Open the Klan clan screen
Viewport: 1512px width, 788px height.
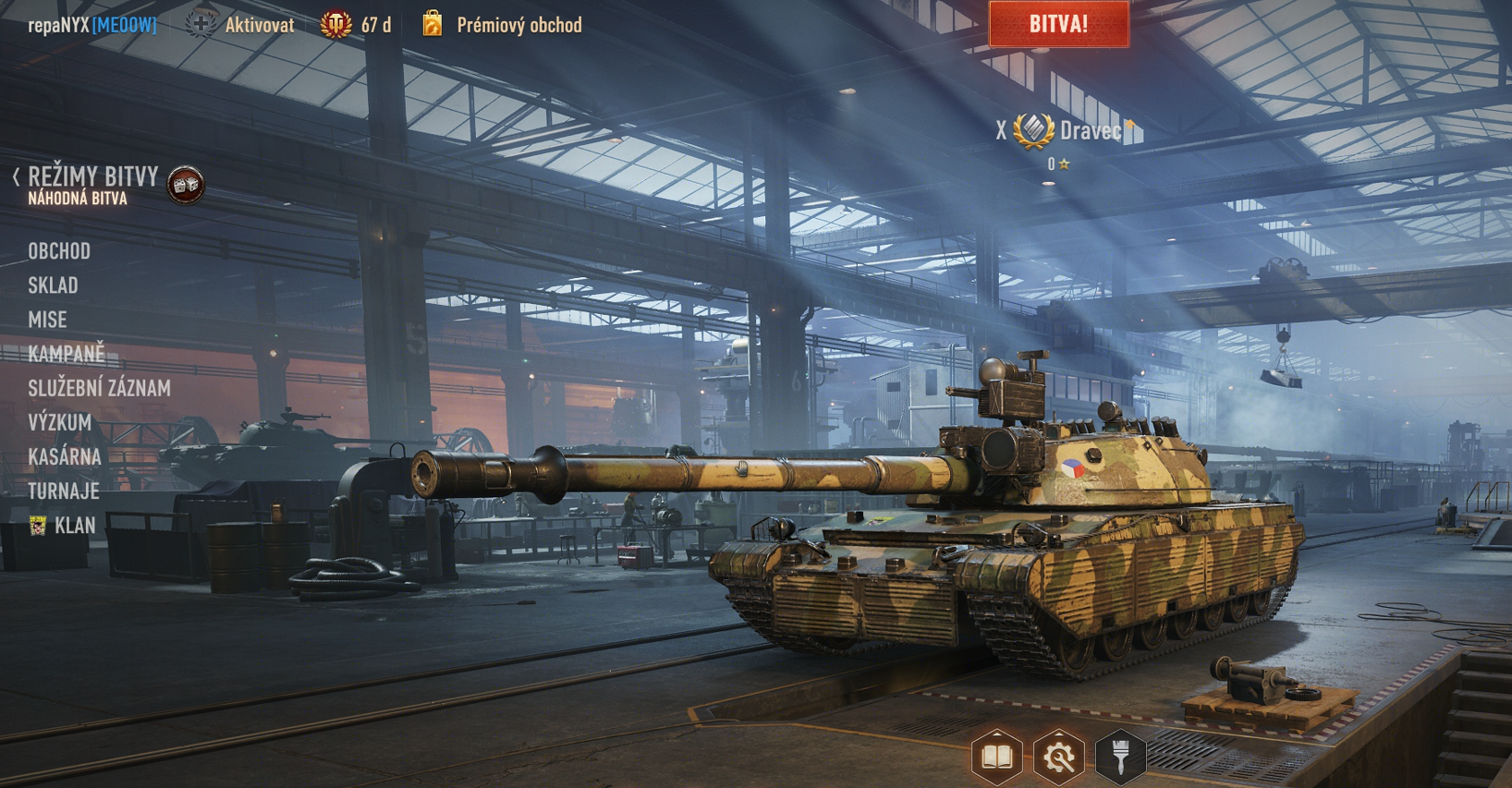(74, 526)
